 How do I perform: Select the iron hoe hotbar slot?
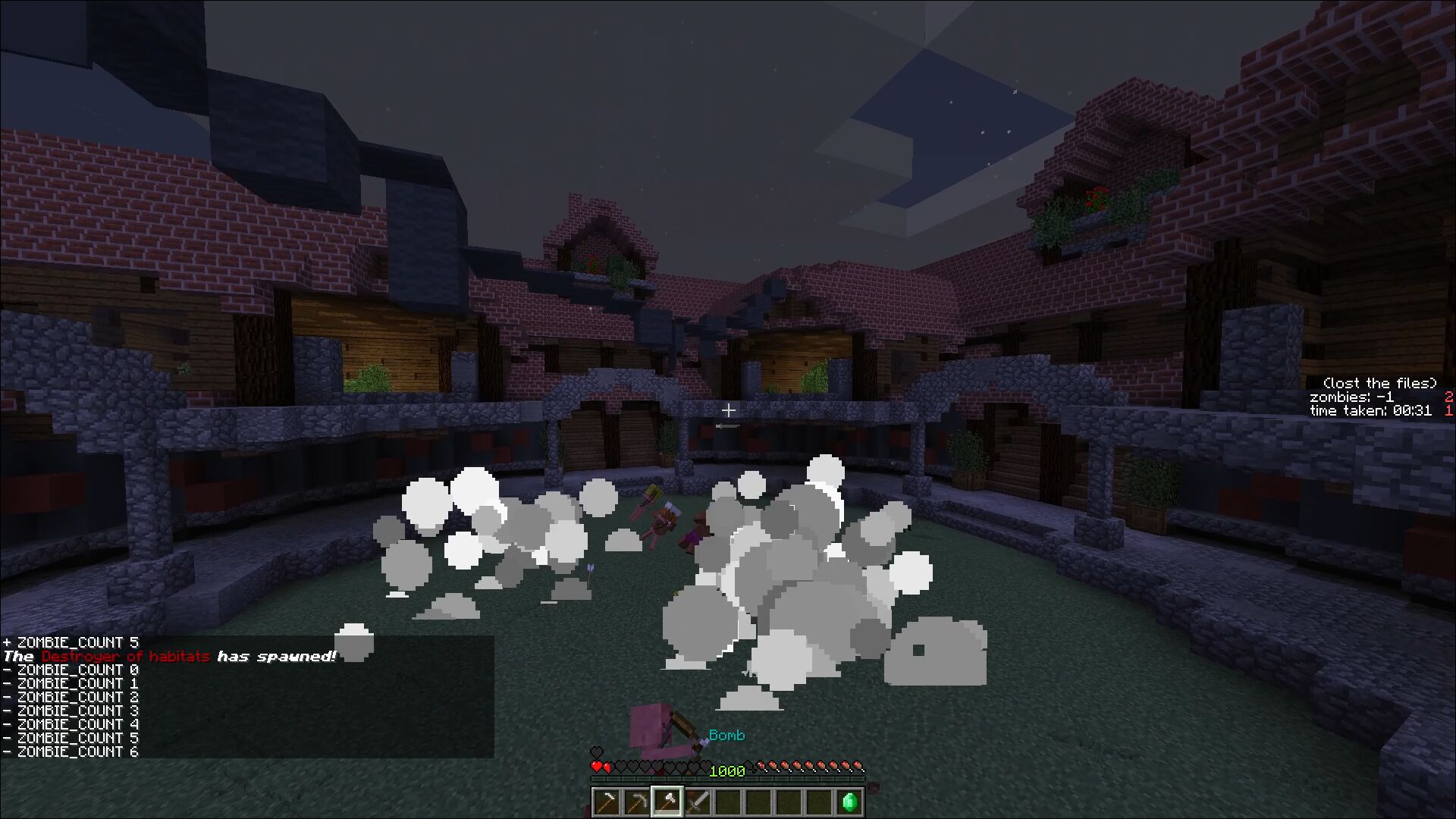tap(606, 802)
